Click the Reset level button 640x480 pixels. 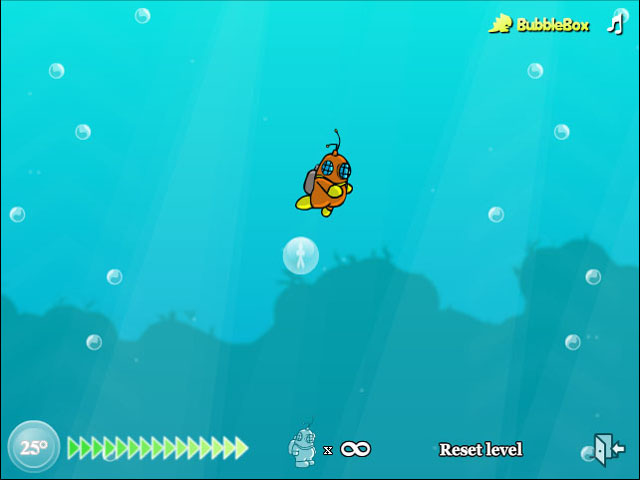point(480,450)
